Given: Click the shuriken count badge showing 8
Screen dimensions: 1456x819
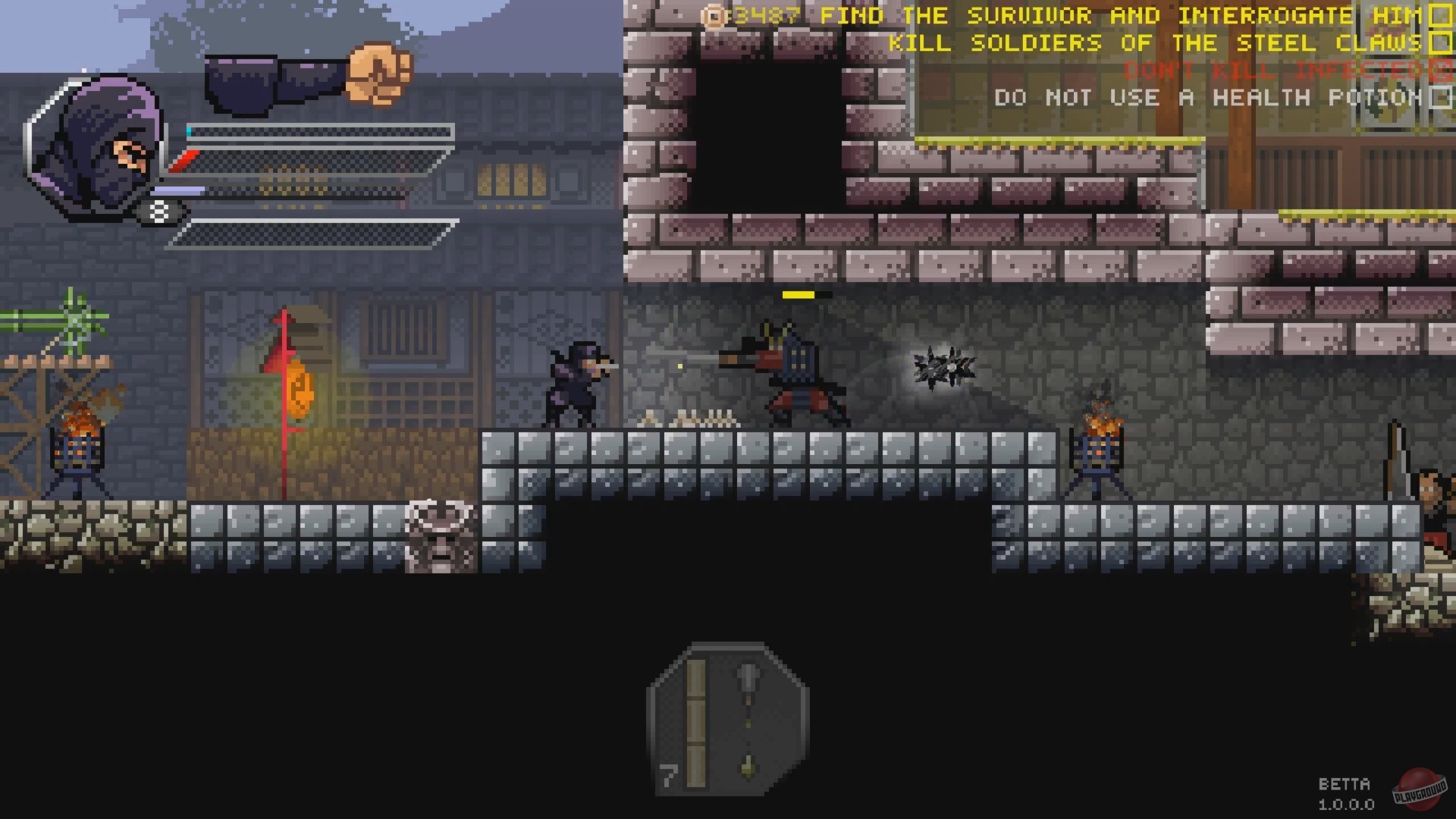Looking at the screenshot, I should [158, 210].
